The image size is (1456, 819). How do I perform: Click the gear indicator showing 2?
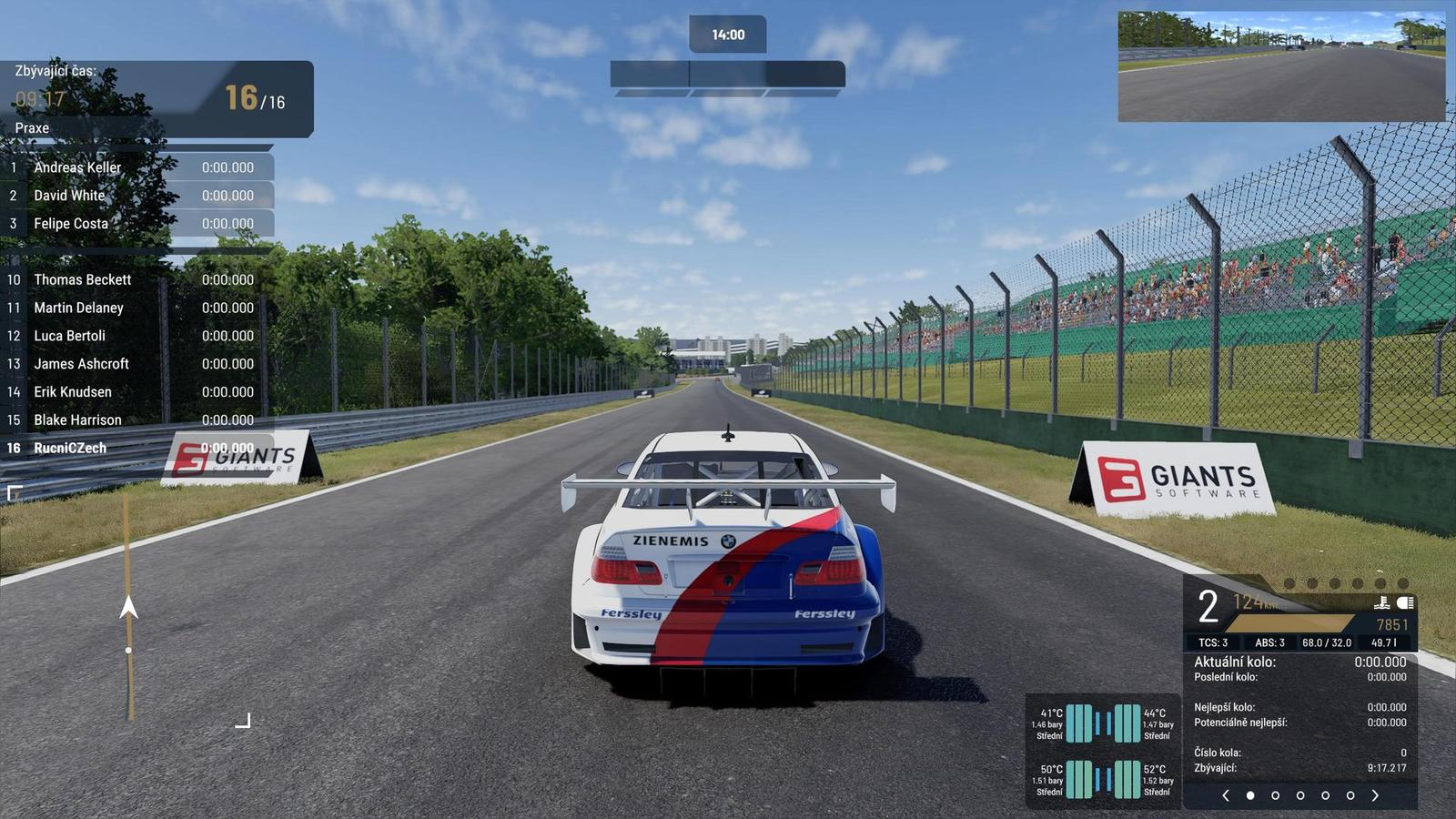point(1207,604)
